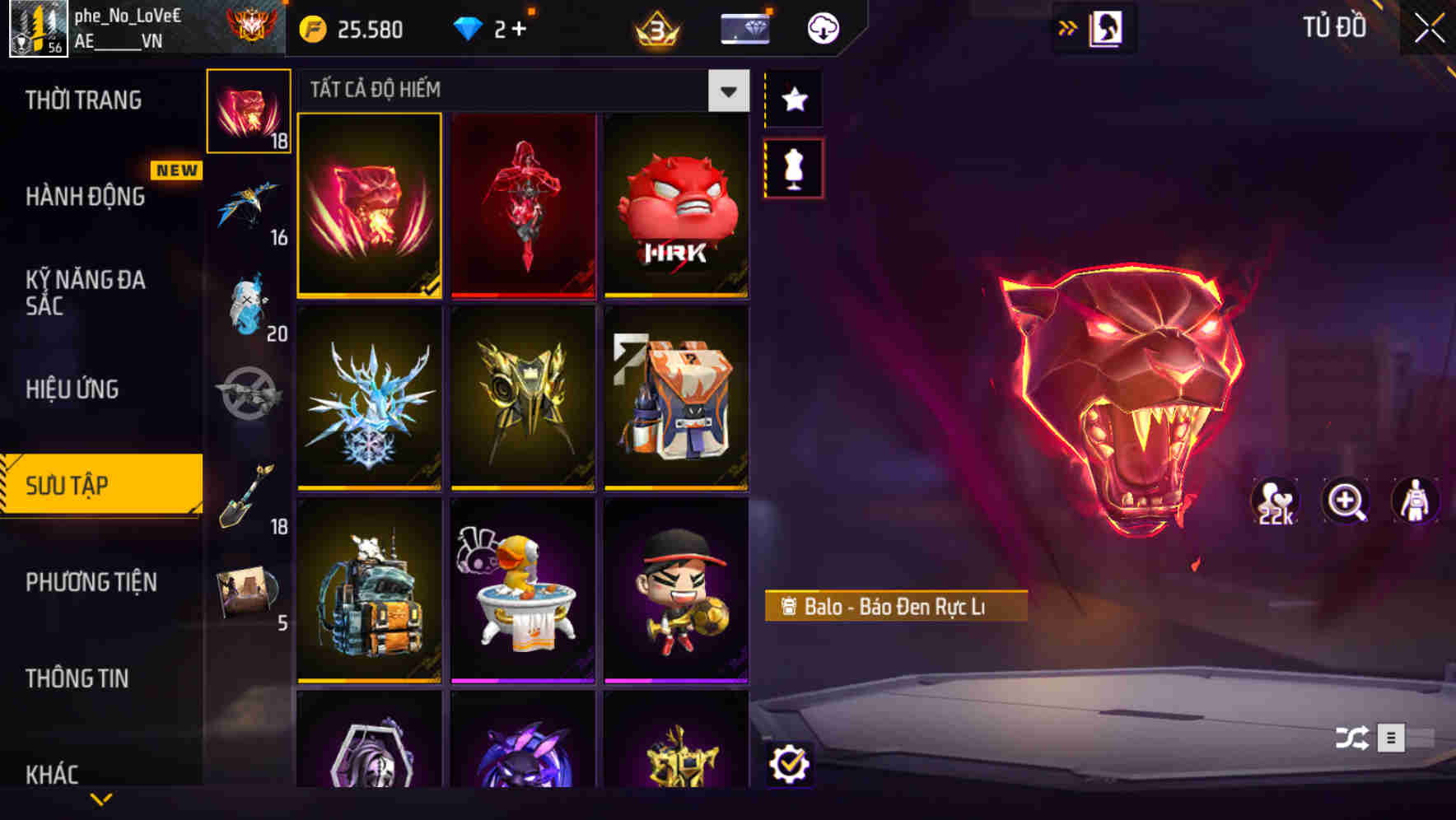Open the TẤT CẢ ĐỘ HIẾM rarity dropdown
The image size is (1456, 820).
tap(727, 91)
